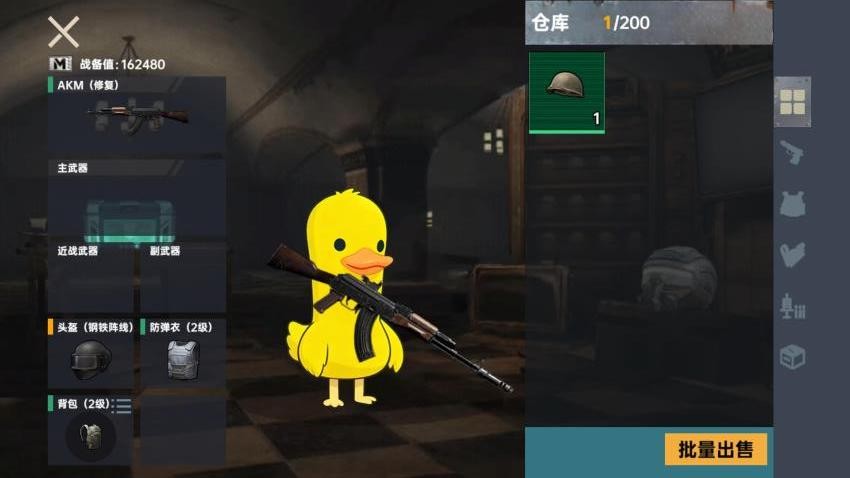Tap the 批量出售 bulk sell button
850x478 pixels.
click(x=715, y=449)
